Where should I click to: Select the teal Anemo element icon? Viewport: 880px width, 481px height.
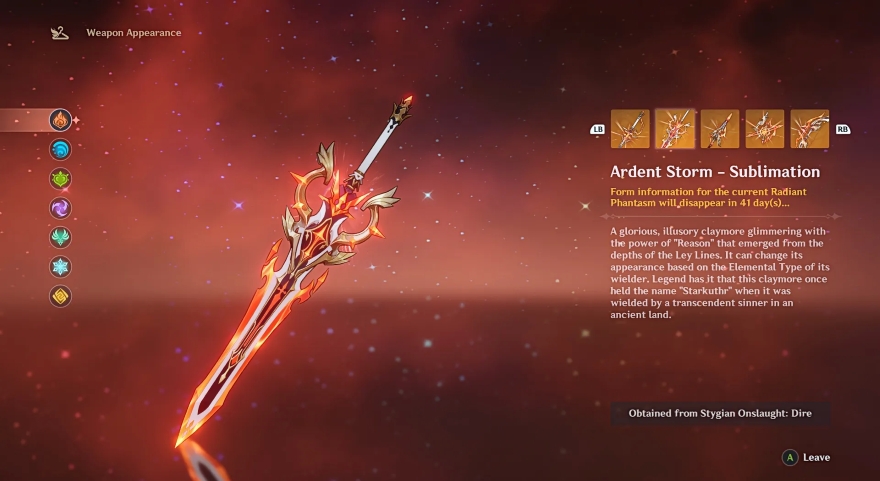click(61, 237)
